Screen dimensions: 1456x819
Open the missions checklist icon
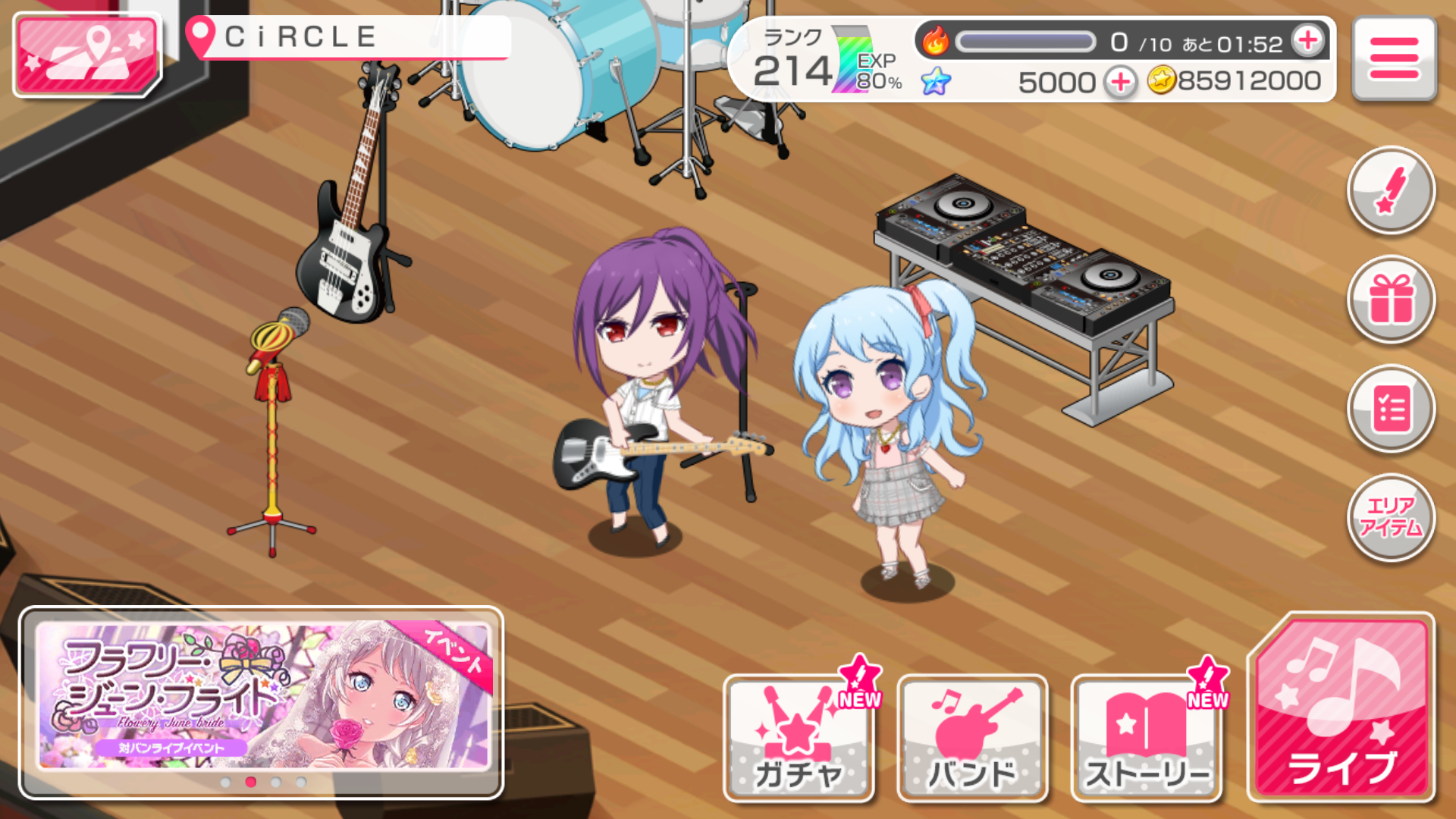pyautogui.click(x=1391, y=409)
